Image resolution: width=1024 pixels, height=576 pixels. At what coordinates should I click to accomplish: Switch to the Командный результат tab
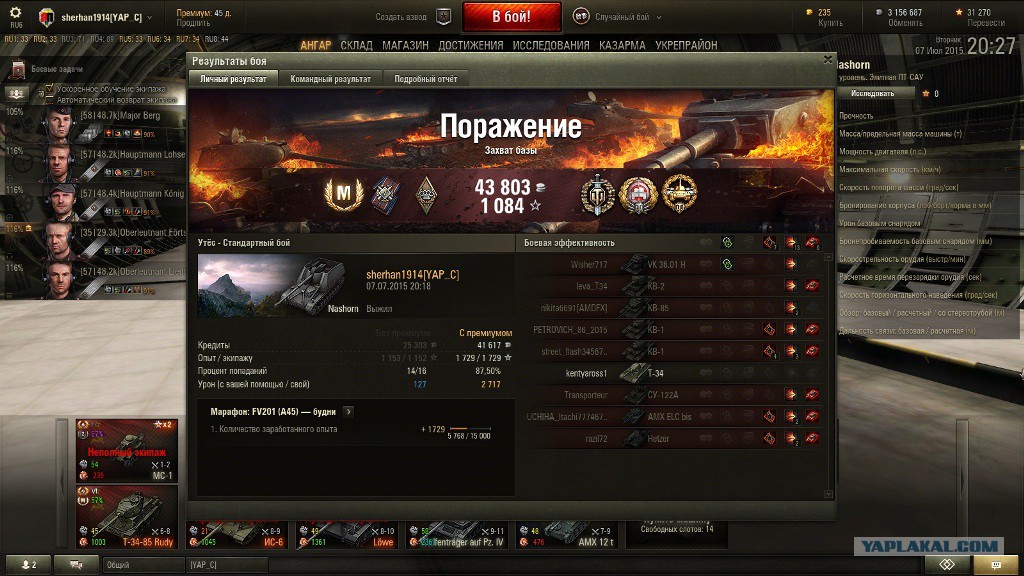point(330,79)
